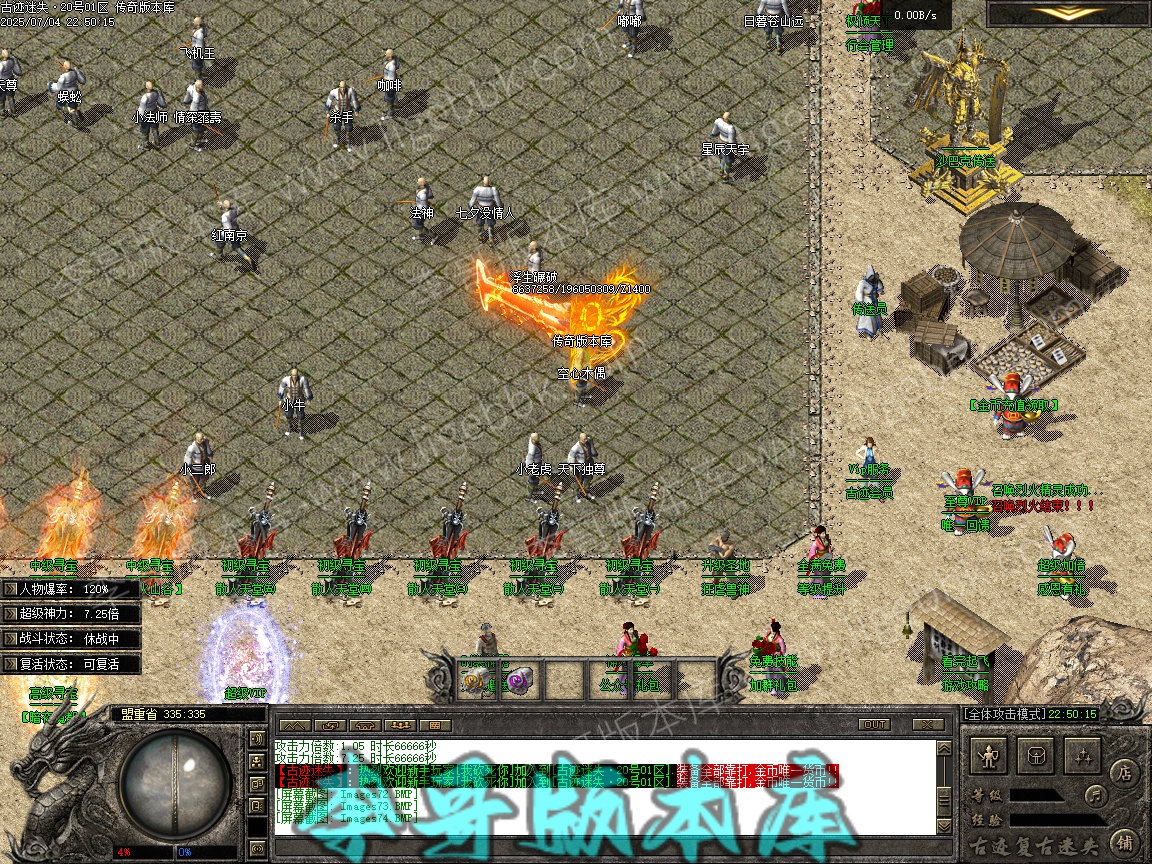Click the OUT button above chat
Screen dimensions: 1152x864
[x=874, y=724]
